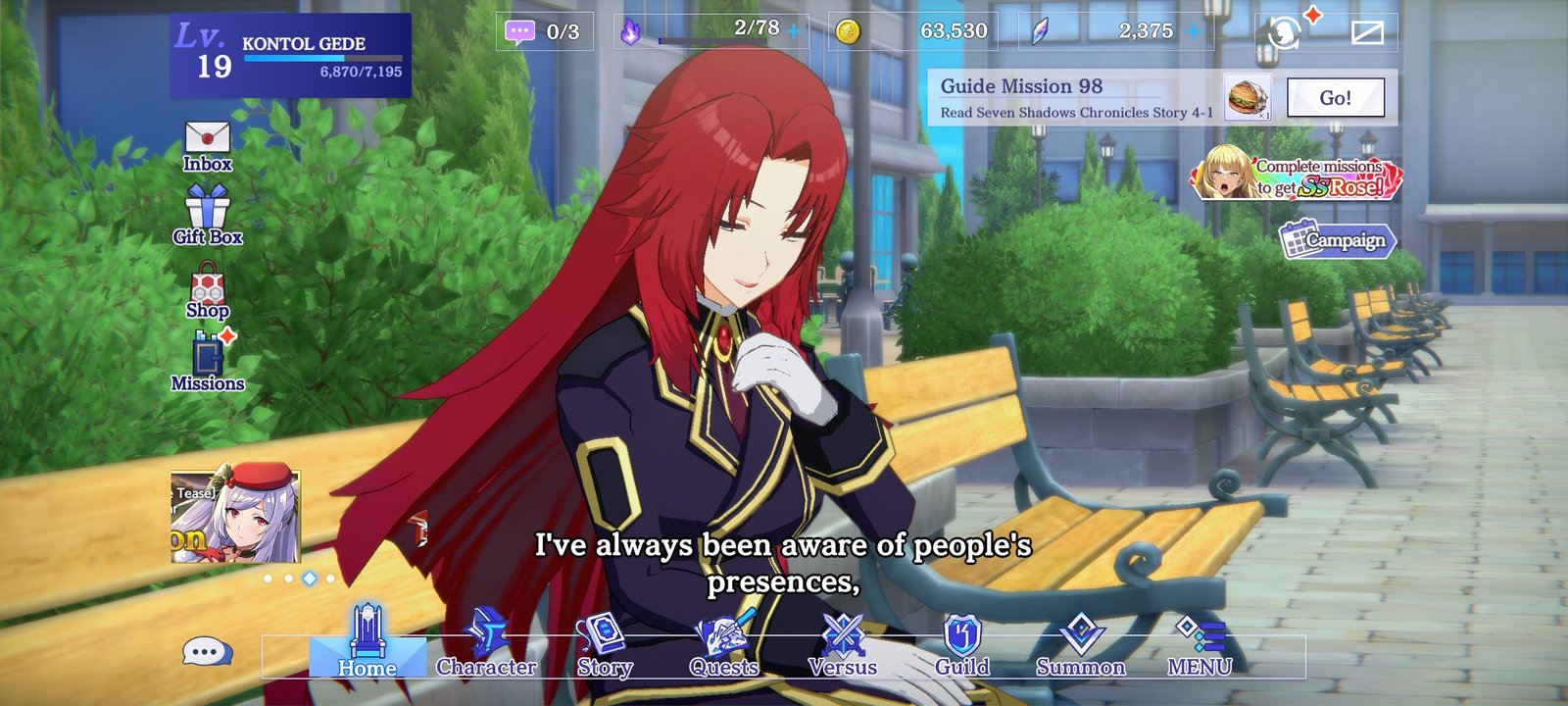
Task: Tap plus to buy more gems
Action: (x=1192, y=30)
